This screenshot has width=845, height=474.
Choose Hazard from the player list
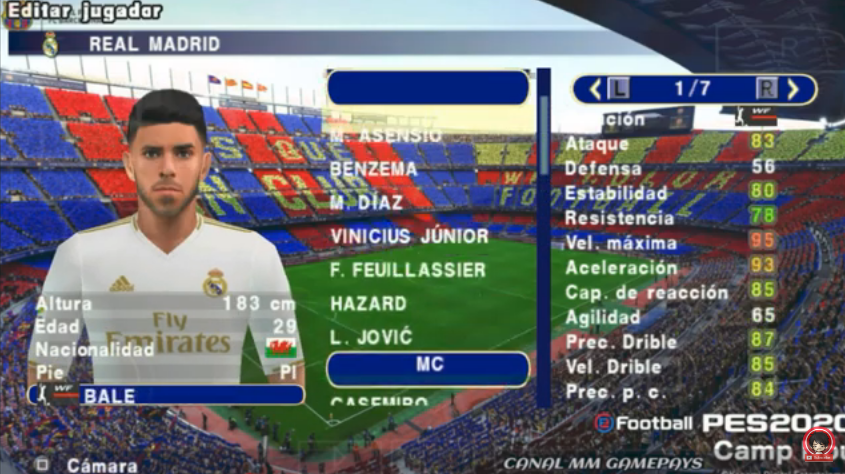tap(368, 304)
